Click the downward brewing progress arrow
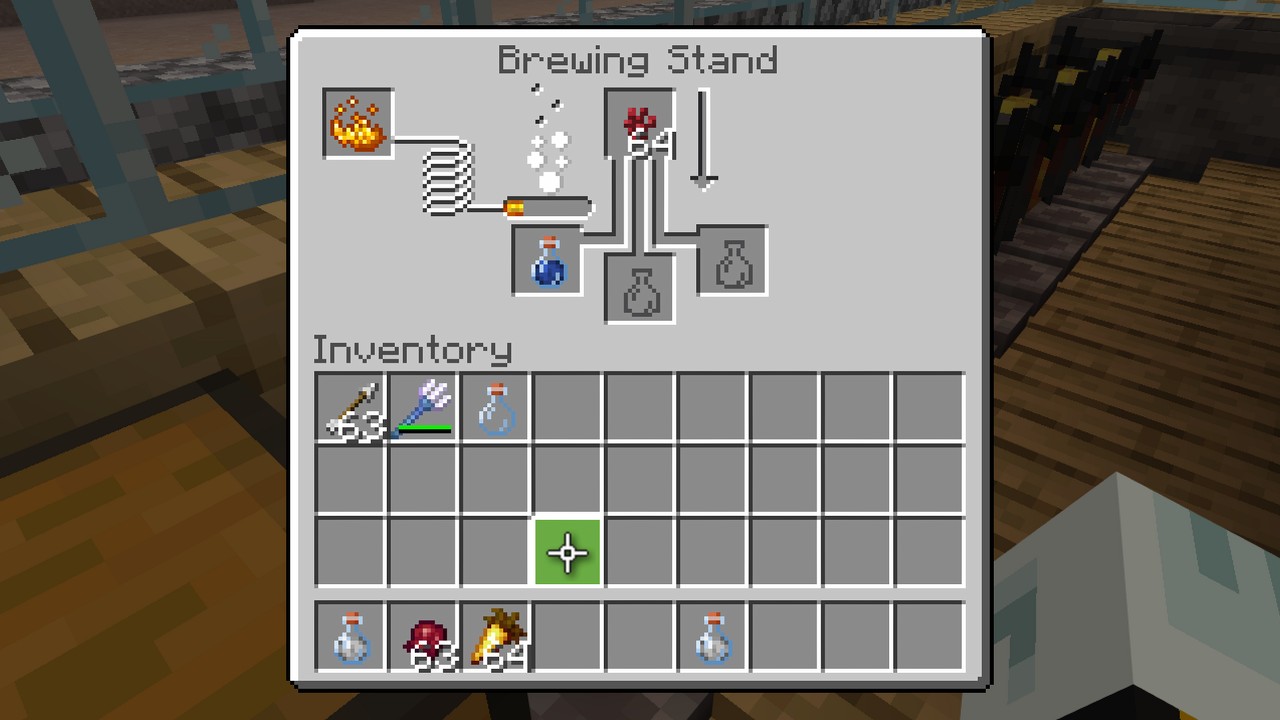 coord(703,140)
